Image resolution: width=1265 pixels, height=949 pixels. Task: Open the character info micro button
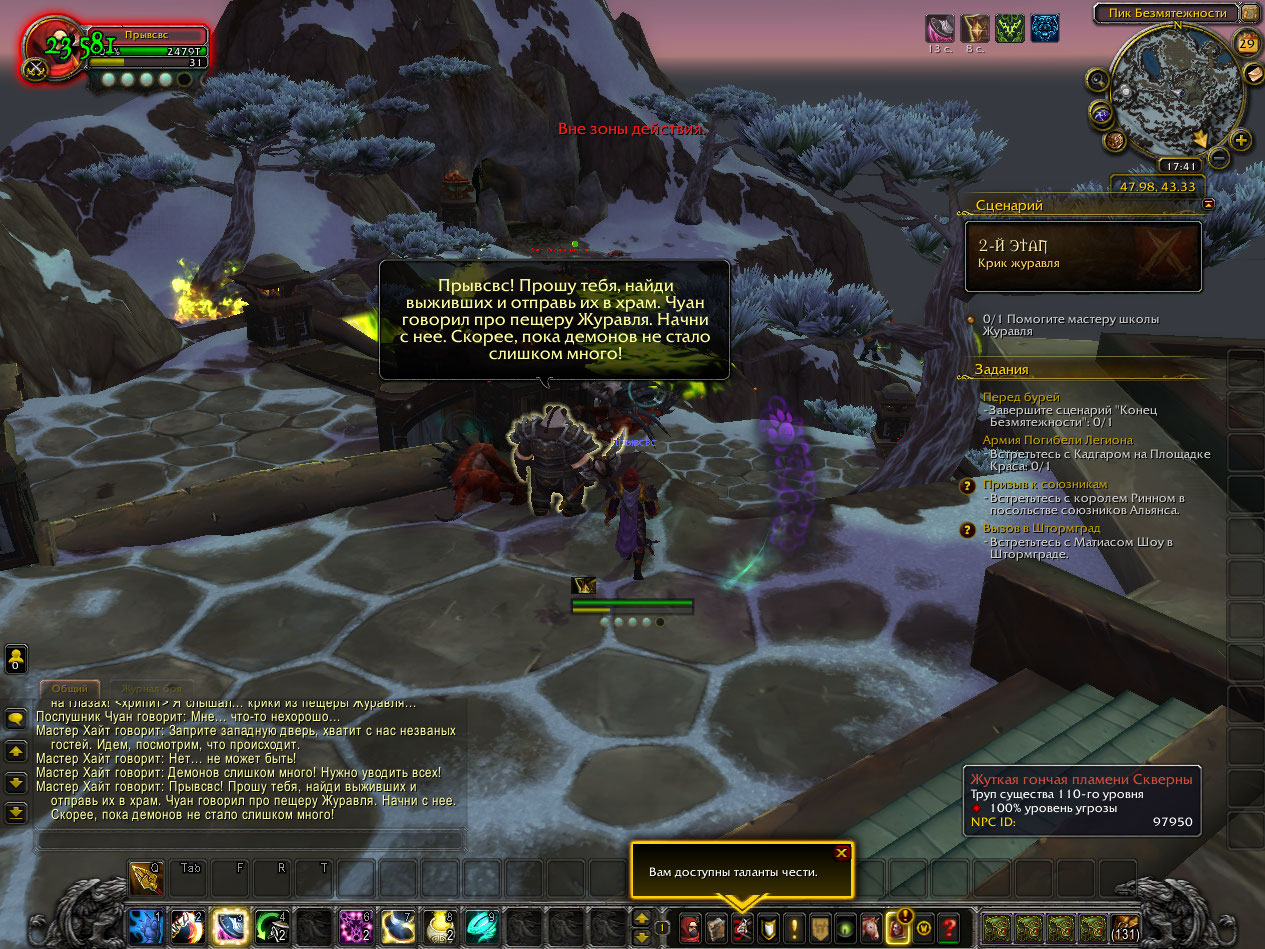coord(690,927)
